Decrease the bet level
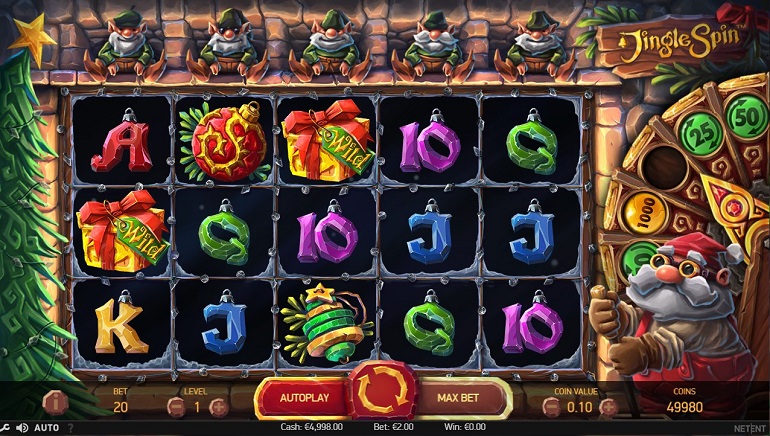770x436 pixels. pos(175,407)
